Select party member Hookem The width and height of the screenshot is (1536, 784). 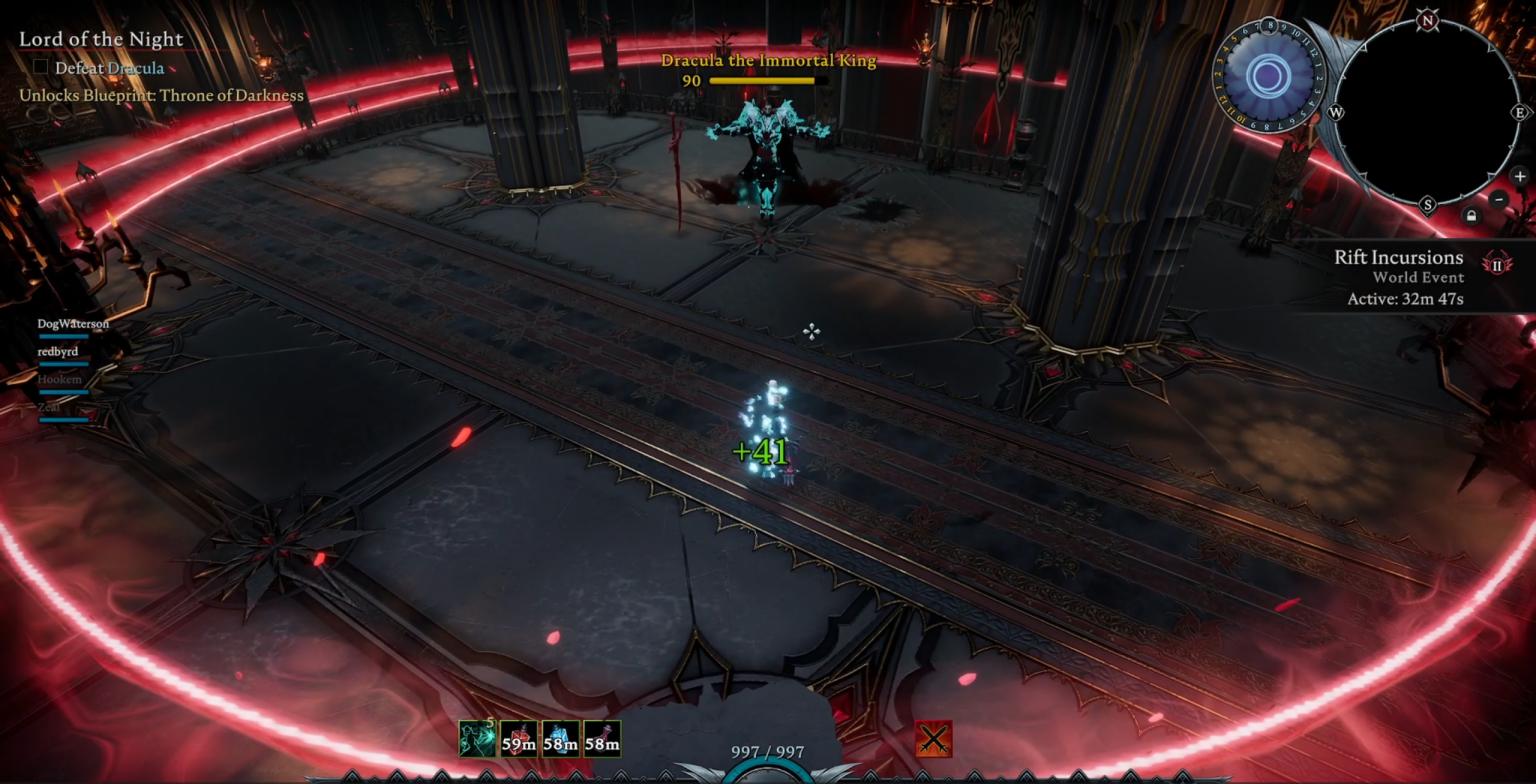60,380
